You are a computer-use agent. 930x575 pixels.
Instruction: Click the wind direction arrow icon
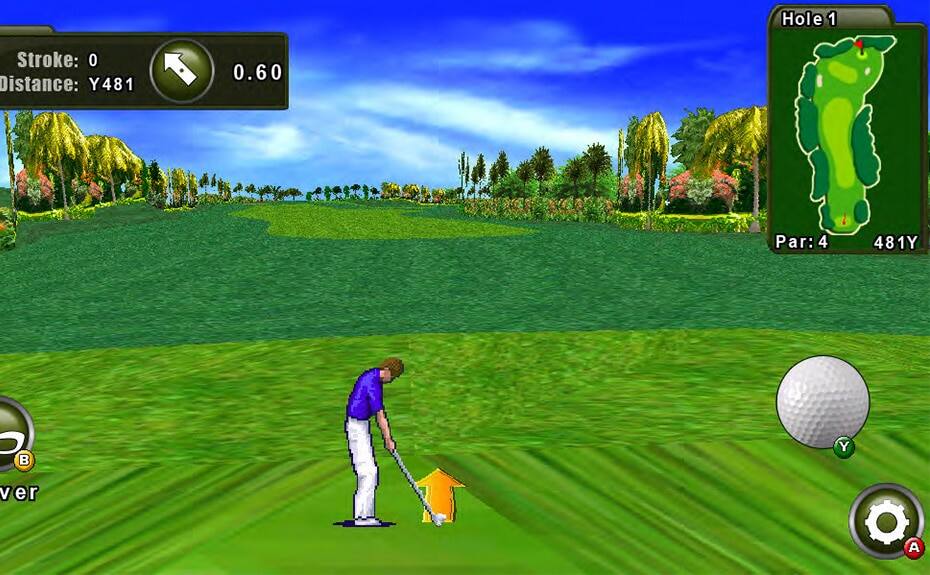click(181, 70)
